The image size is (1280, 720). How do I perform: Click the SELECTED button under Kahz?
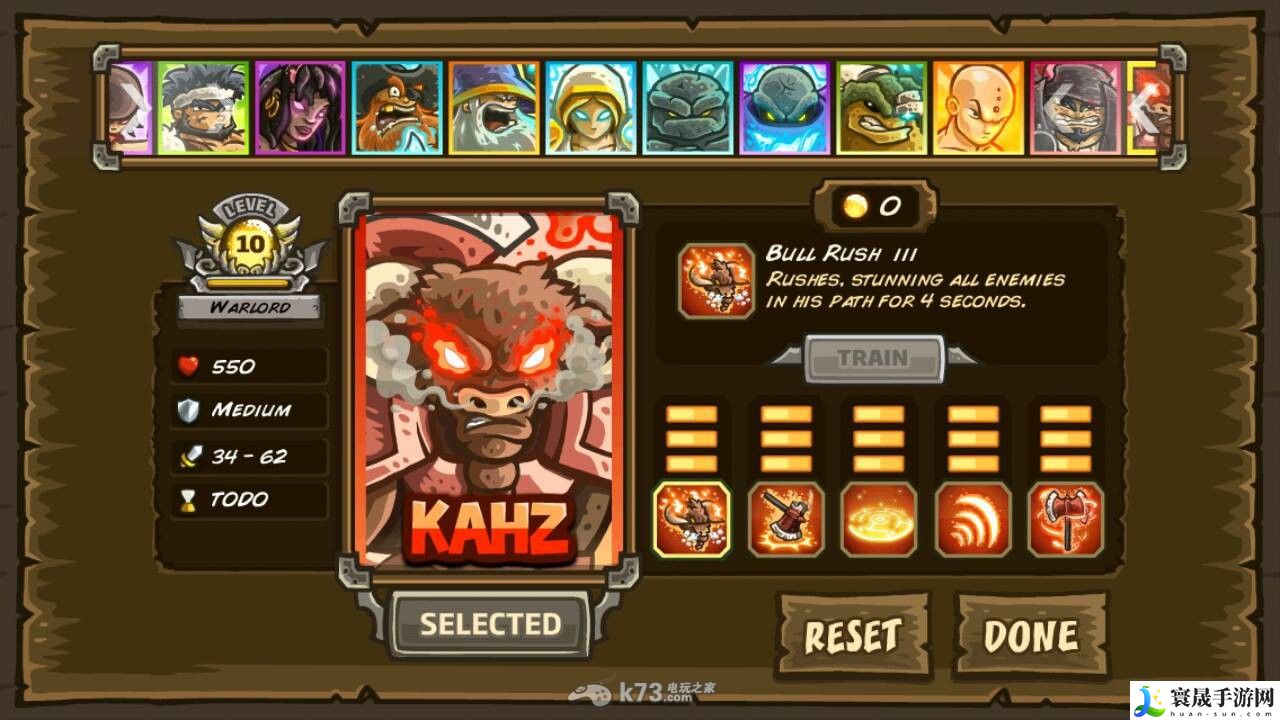[490, 625]
